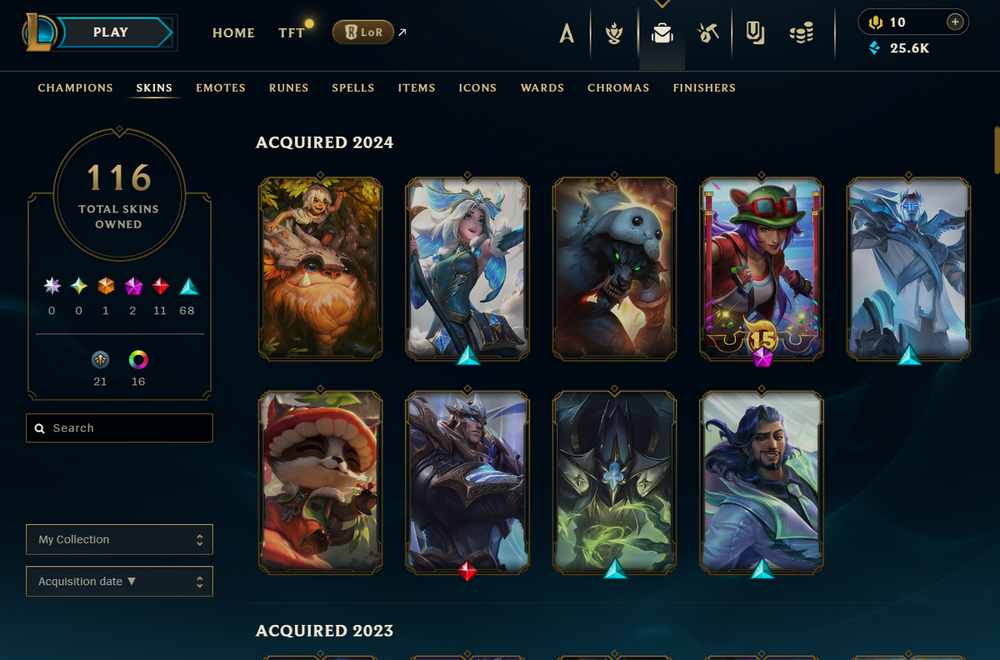1000x660 pixels.
Task: Open the Finishers tab
Action: pyautogui.click(x=704, y=88)
